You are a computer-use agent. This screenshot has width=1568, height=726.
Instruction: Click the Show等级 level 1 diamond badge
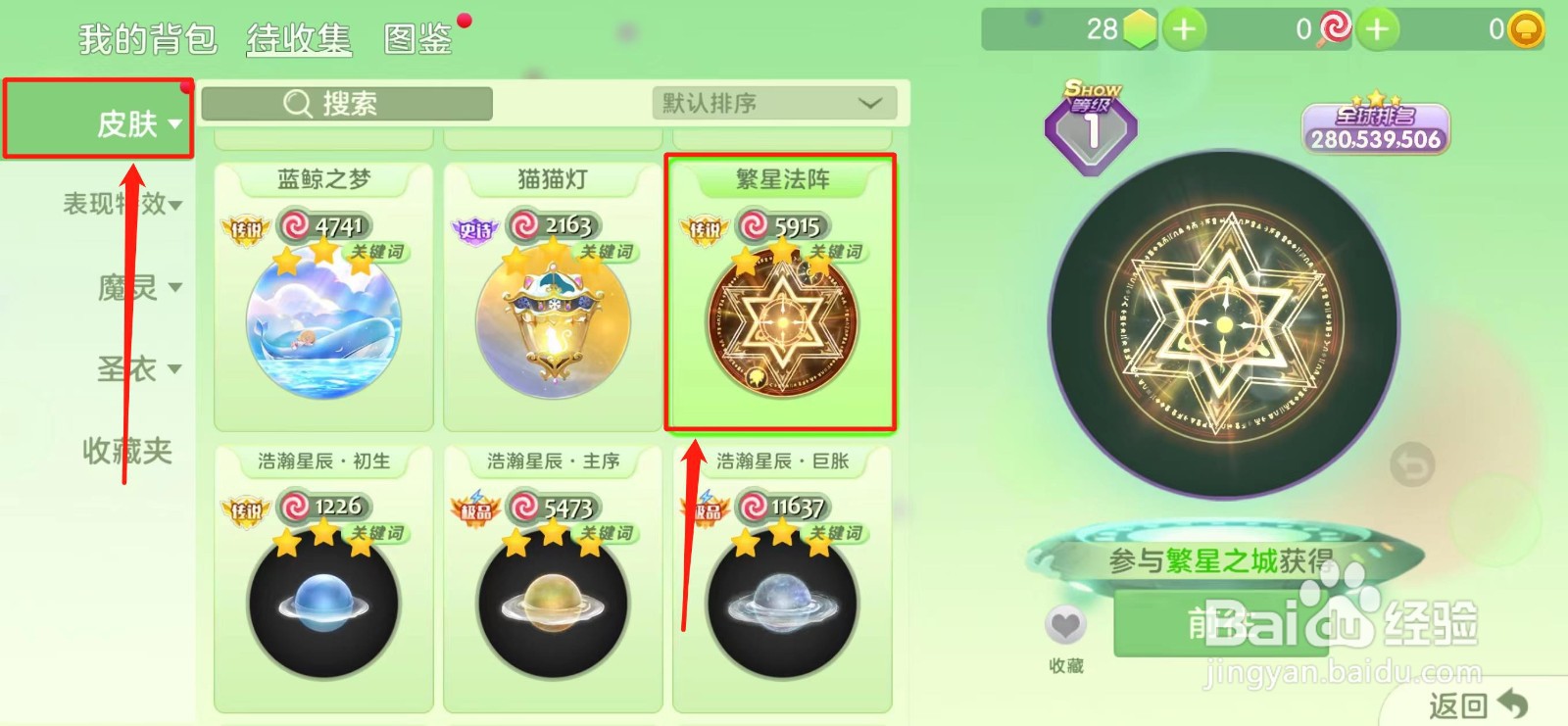[x=1091, y=125]
